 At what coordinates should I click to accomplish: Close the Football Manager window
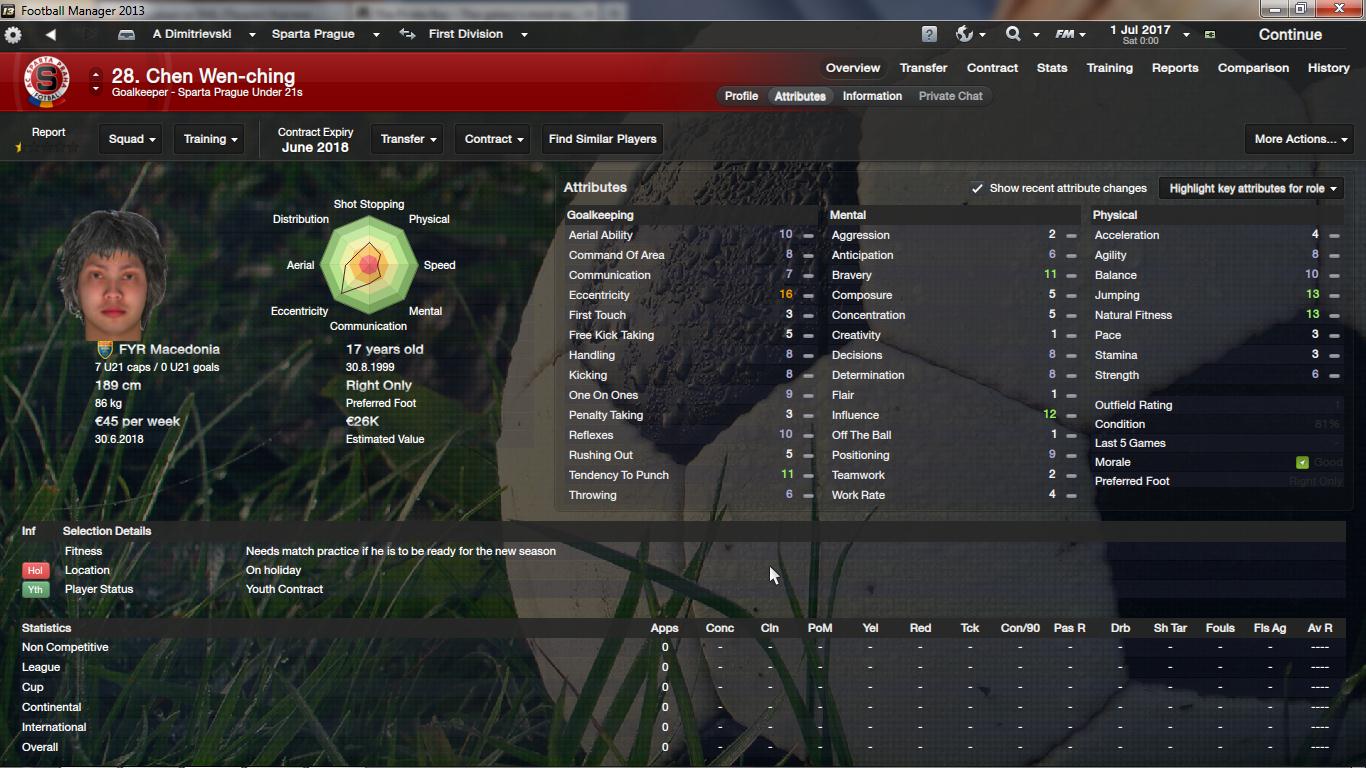[1340, 9]
